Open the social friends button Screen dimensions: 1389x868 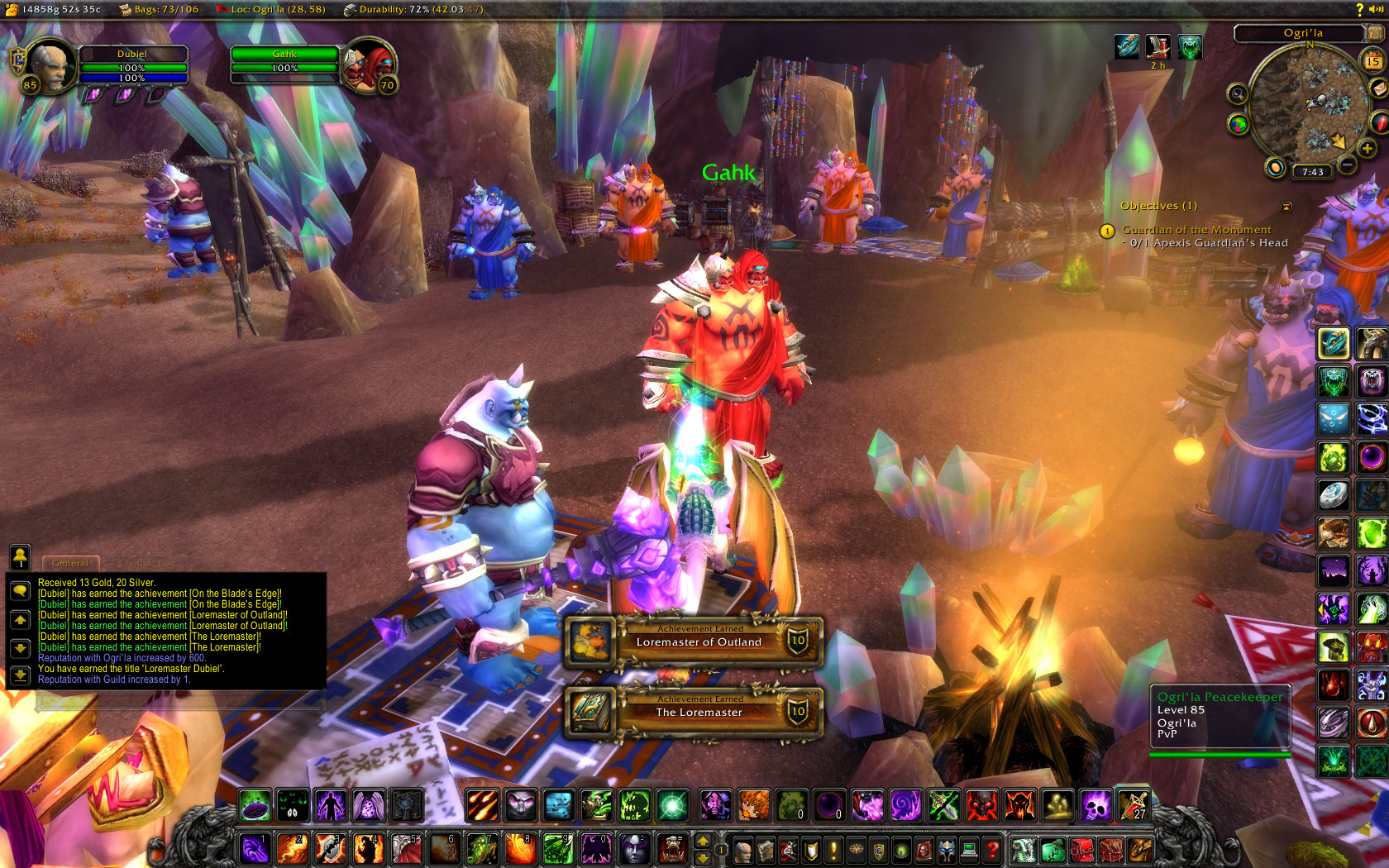point(20,556)
